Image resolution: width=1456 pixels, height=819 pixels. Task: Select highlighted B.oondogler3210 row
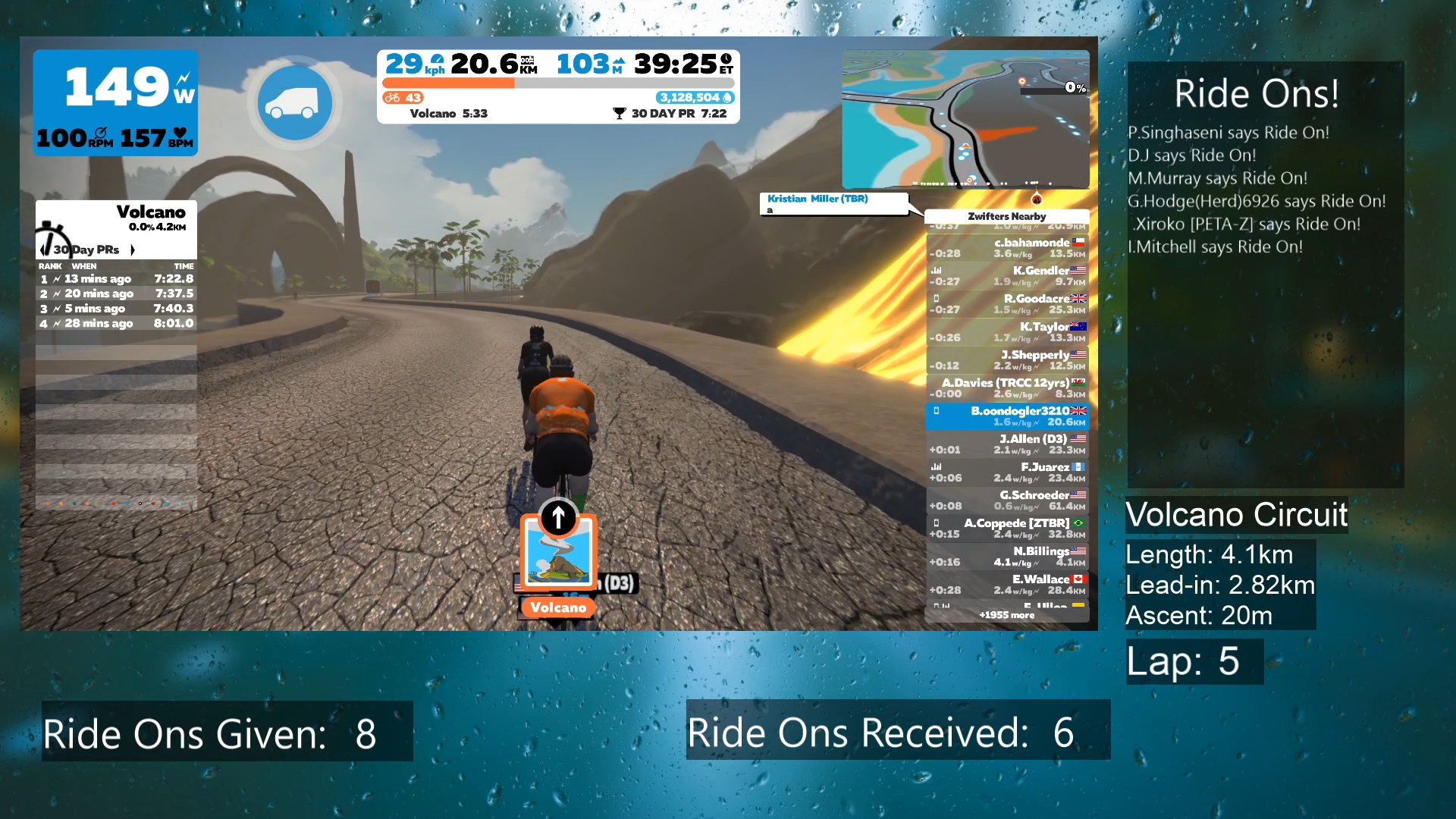pos(1007,416)
